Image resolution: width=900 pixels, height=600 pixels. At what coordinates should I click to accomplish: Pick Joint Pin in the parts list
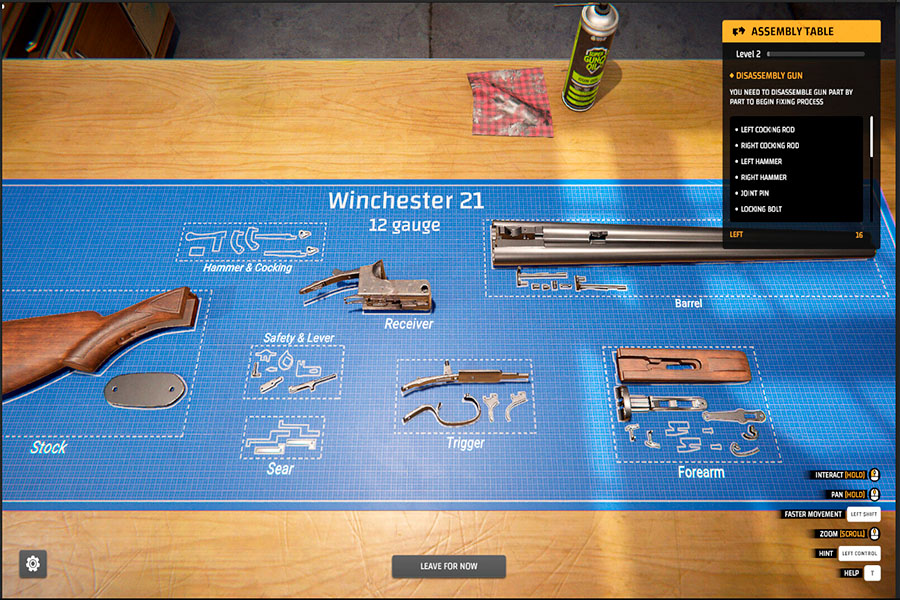[x=757, y=193]
